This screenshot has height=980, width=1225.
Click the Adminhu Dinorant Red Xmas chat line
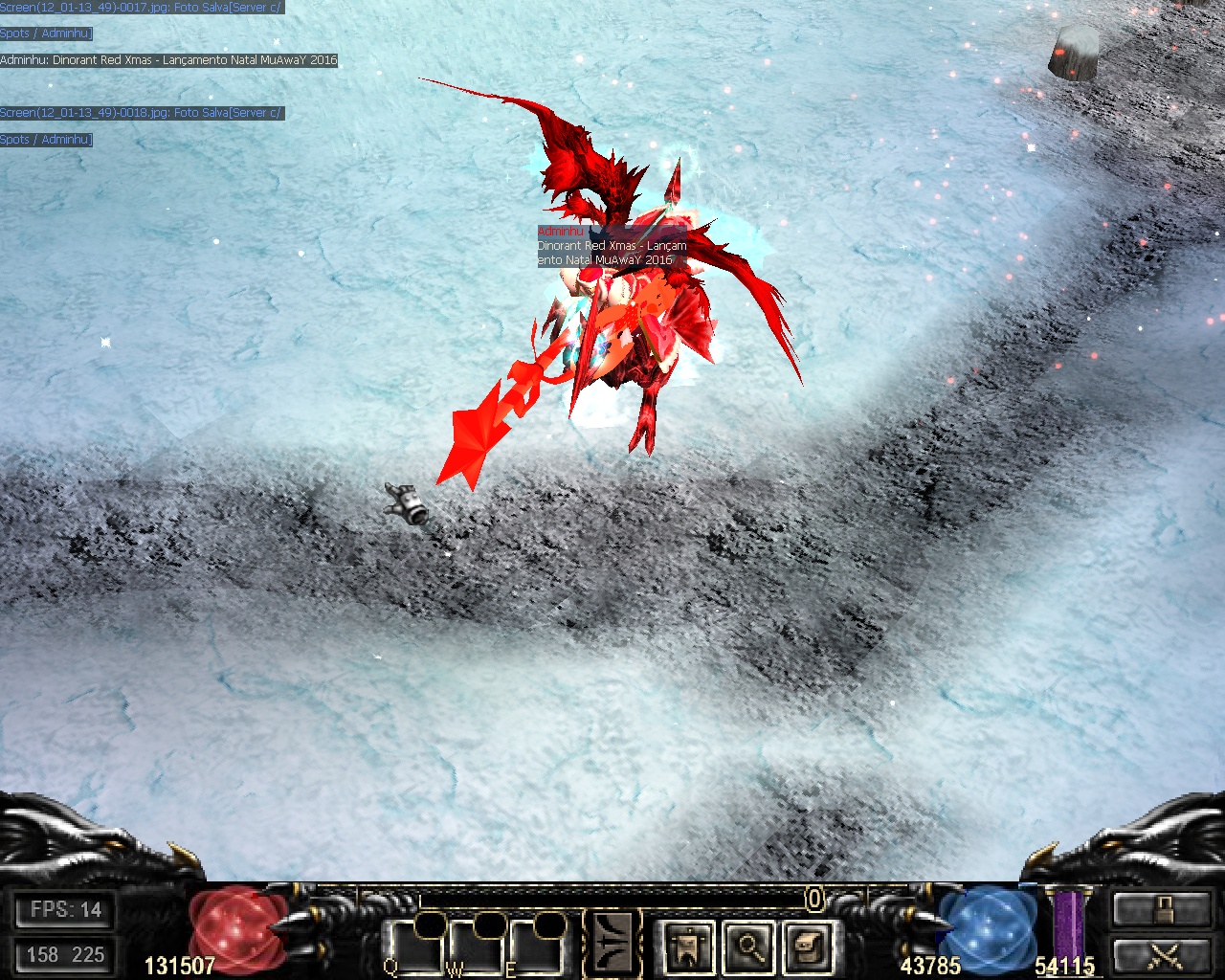169,60
